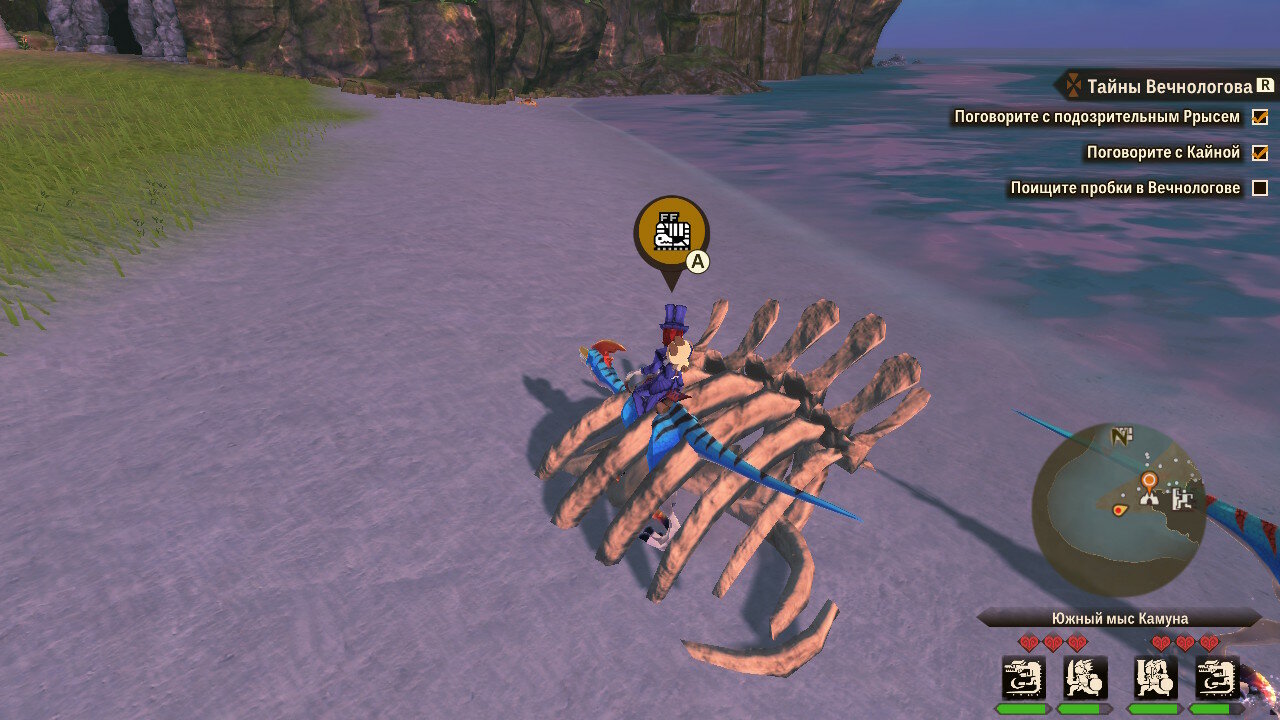Image resolution: width=1280 pixels, height=720 pixels.
Task: Tick the Поищите пробки в Вечнологове checkbox
Action: (x=1260, y=188)
